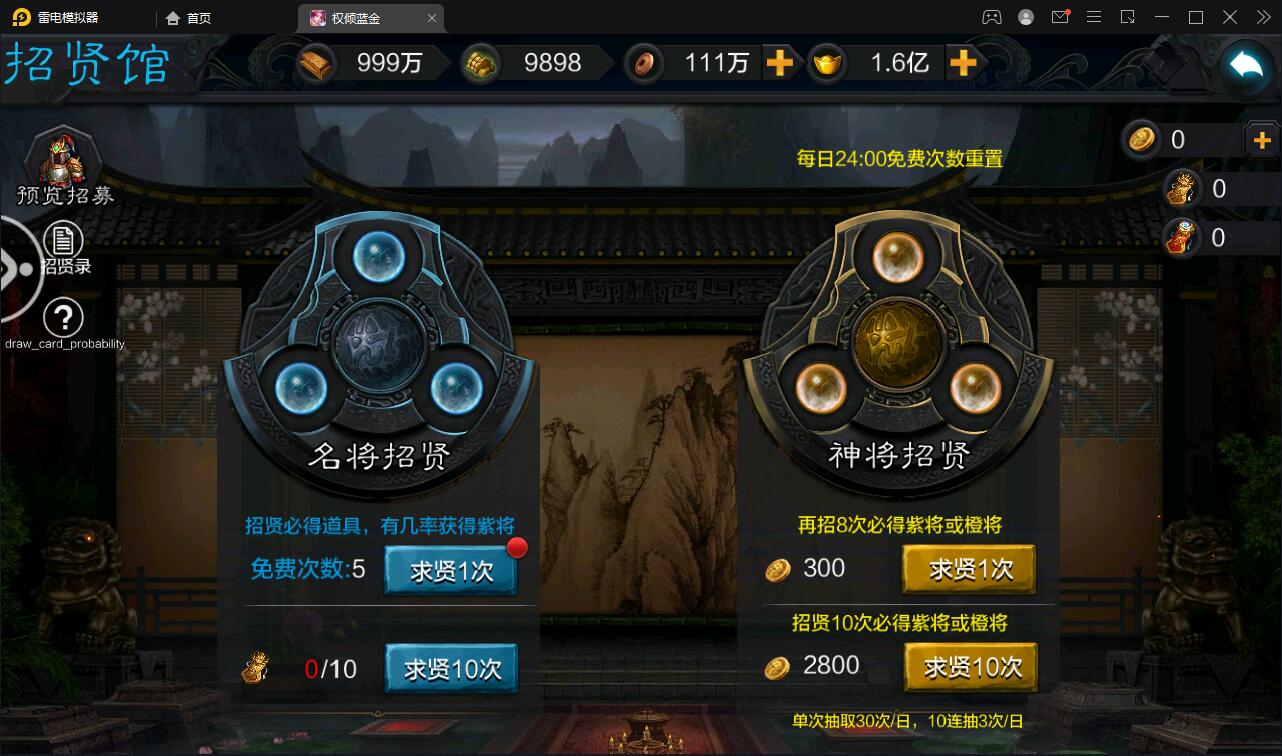This screenshot has height=756, width=1282.
Task: Click the user avatar icon in the titlebar
Action: click(x=1026, y=17)
